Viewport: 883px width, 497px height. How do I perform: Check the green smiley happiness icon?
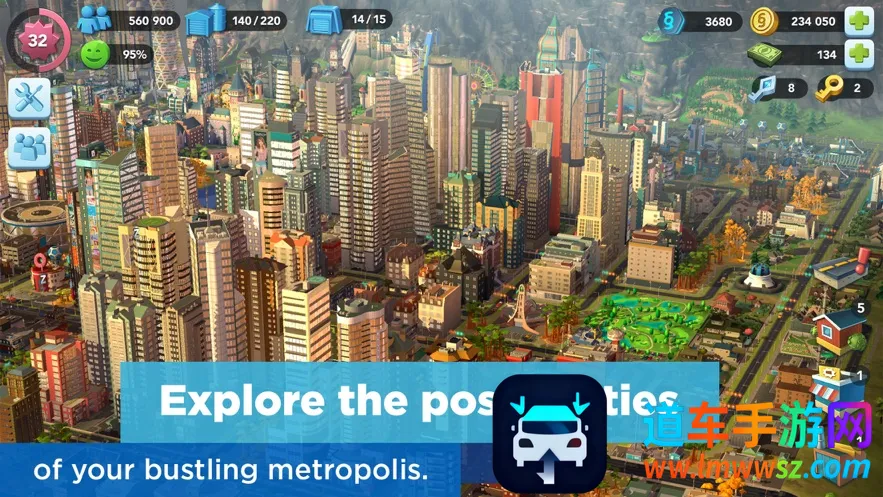tap(95, 54)
